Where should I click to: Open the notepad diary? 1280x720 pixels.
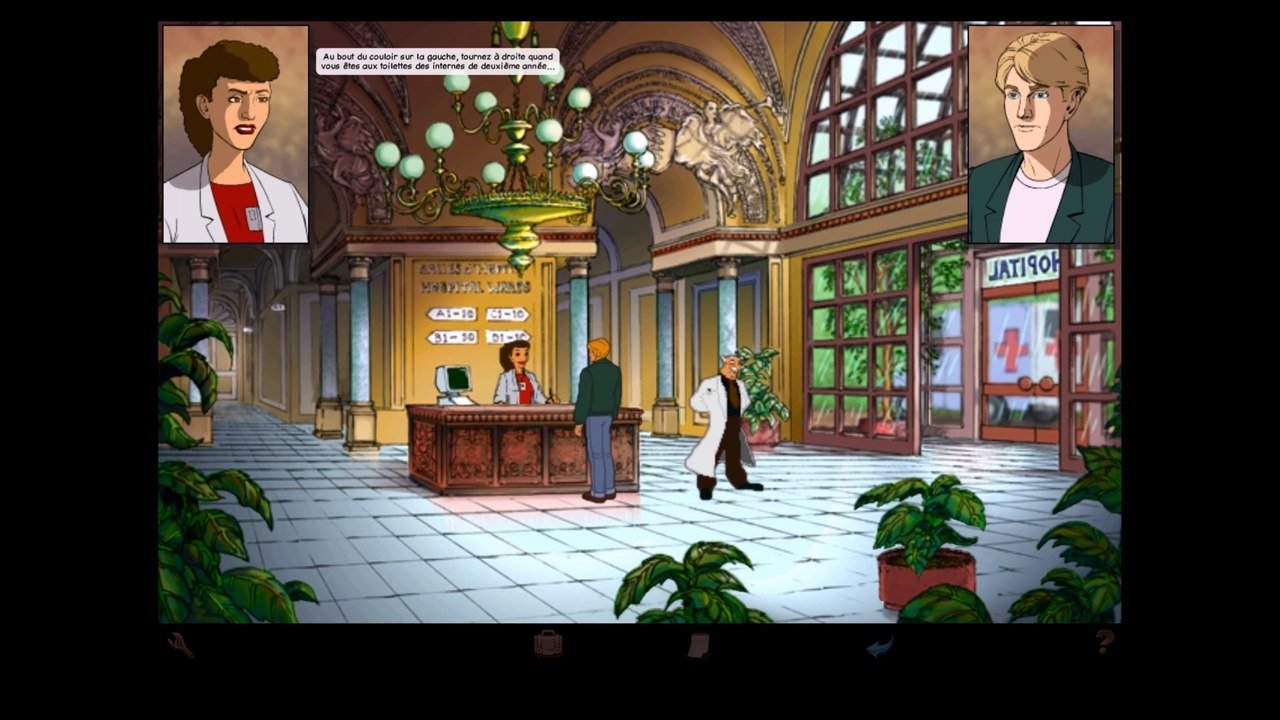tap(699, 645)
